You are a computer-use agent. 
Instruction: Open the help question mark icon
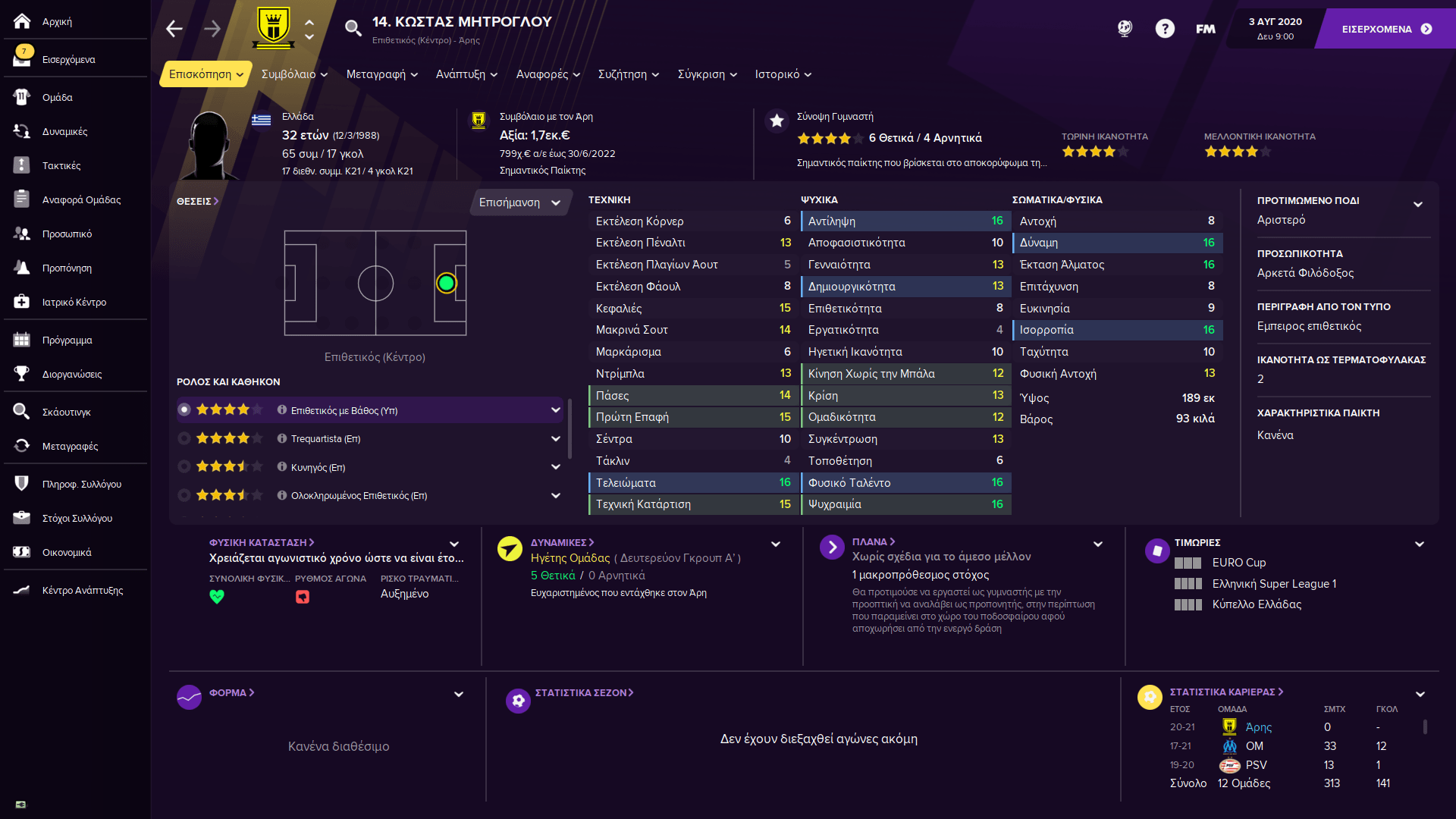[1165, 29]
